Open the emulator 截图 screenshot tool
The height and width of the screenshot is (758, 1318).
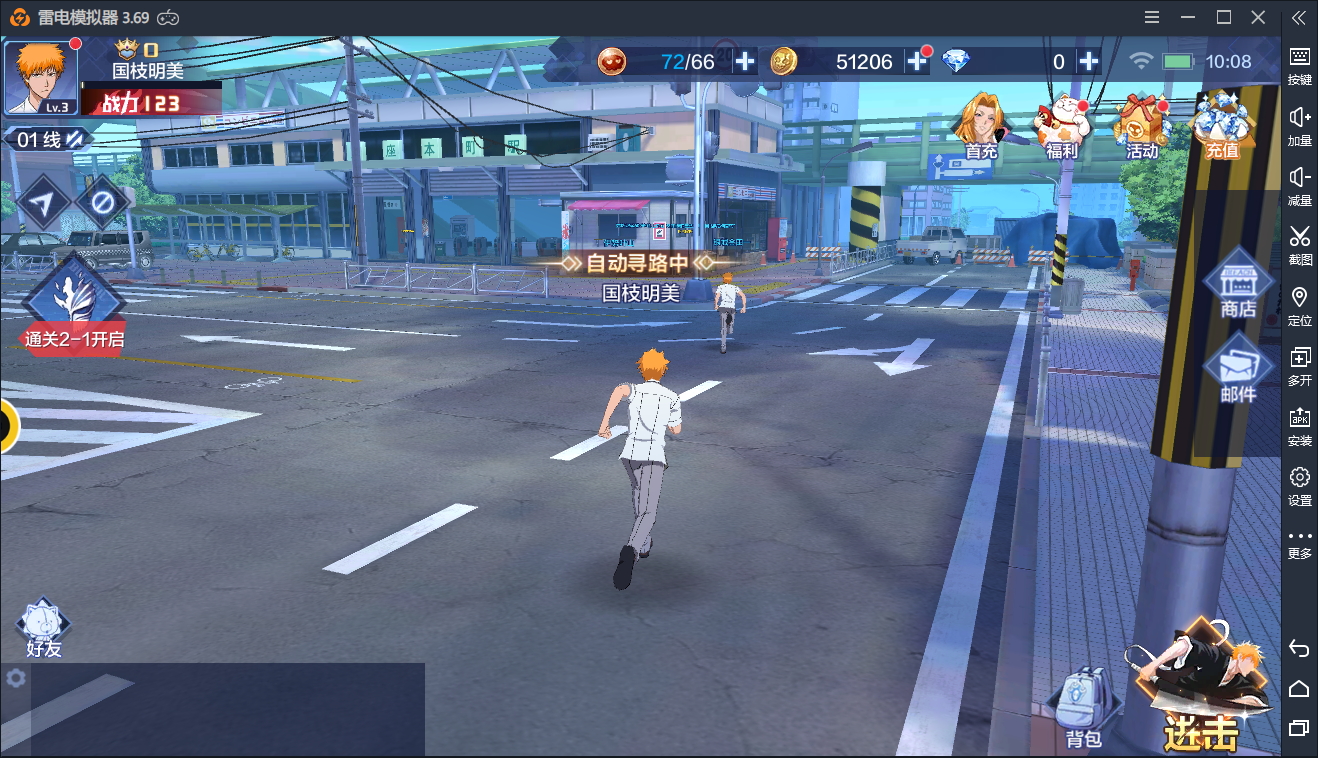tap(1299, 244)
